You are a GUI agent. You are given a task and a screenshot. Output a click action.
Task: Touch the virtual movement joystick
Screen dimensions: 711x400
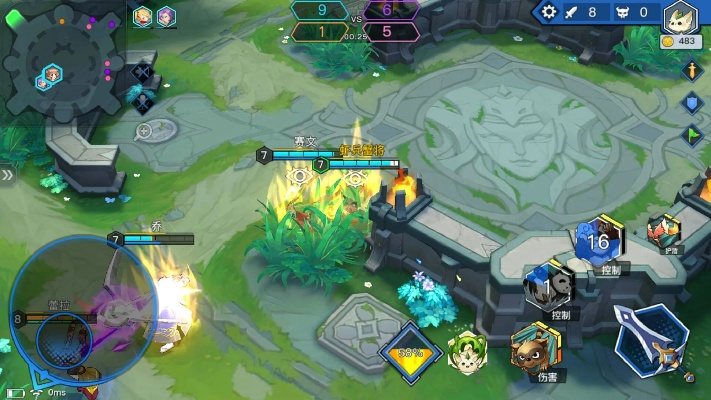point(68,320)
